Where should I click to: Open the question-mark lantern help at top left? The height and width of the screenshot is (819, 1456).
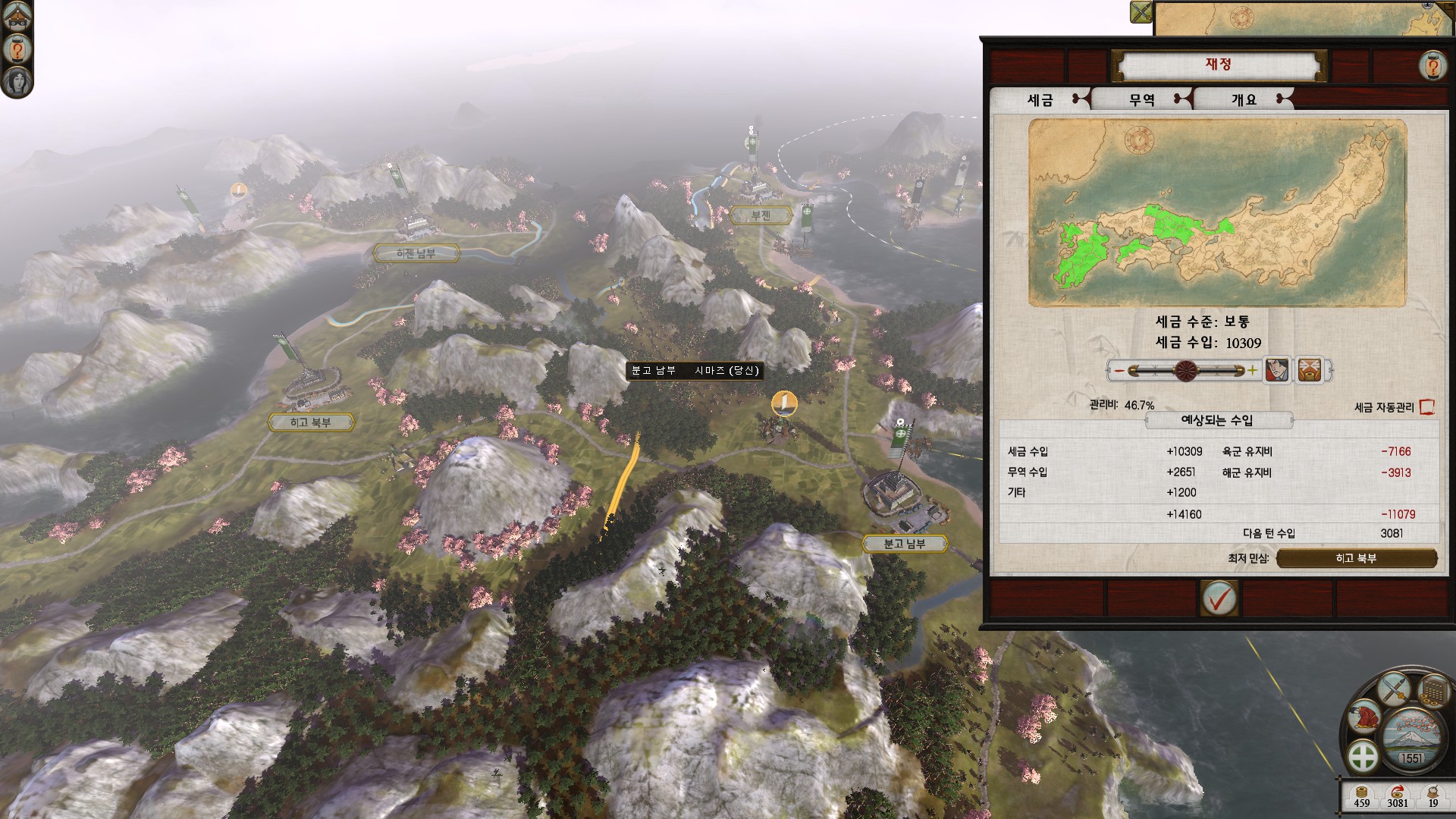point(17,49)
